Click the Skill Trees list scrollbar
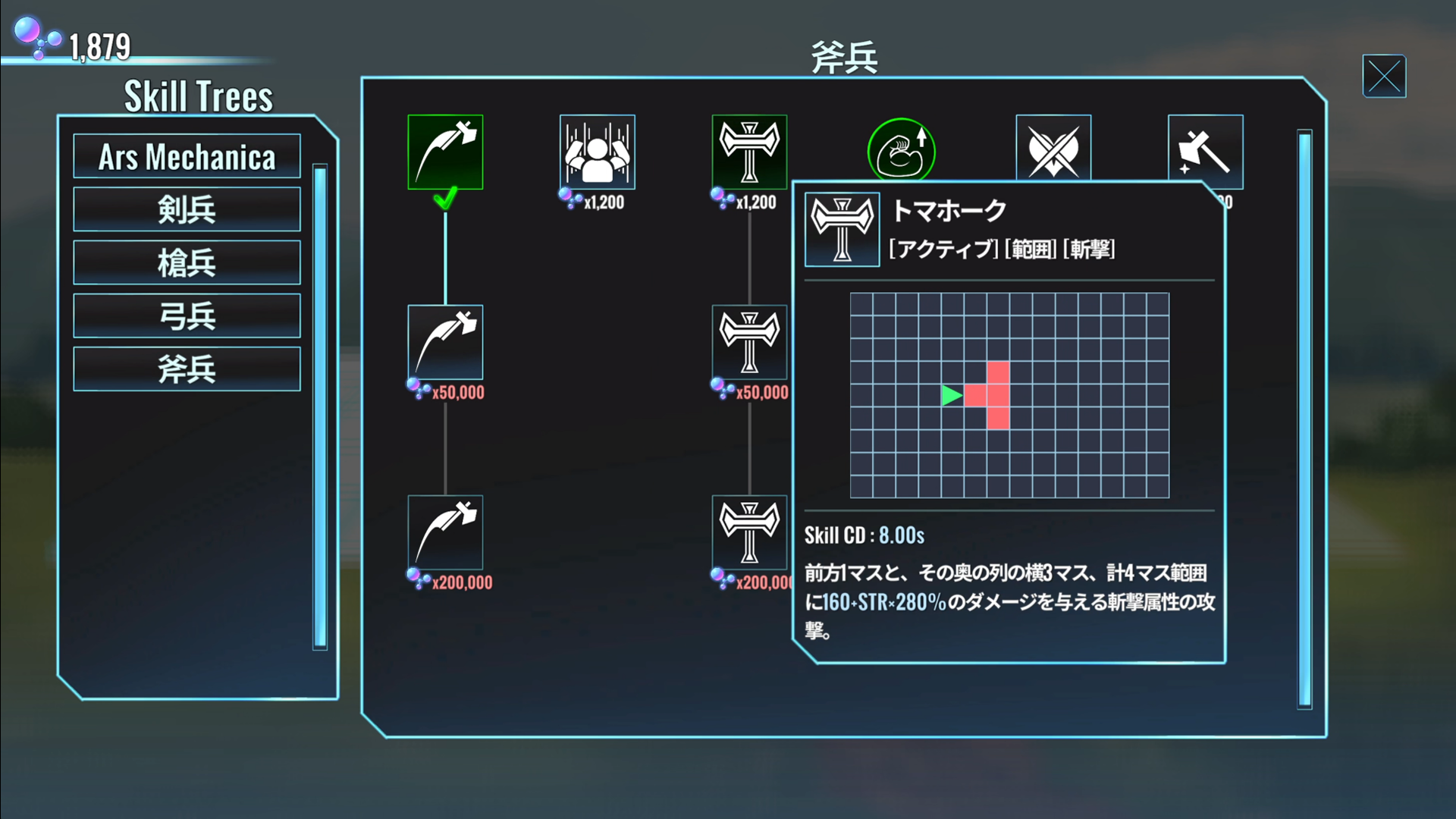Viewport: 1456px width, 819px height. [x=320, y=406]
